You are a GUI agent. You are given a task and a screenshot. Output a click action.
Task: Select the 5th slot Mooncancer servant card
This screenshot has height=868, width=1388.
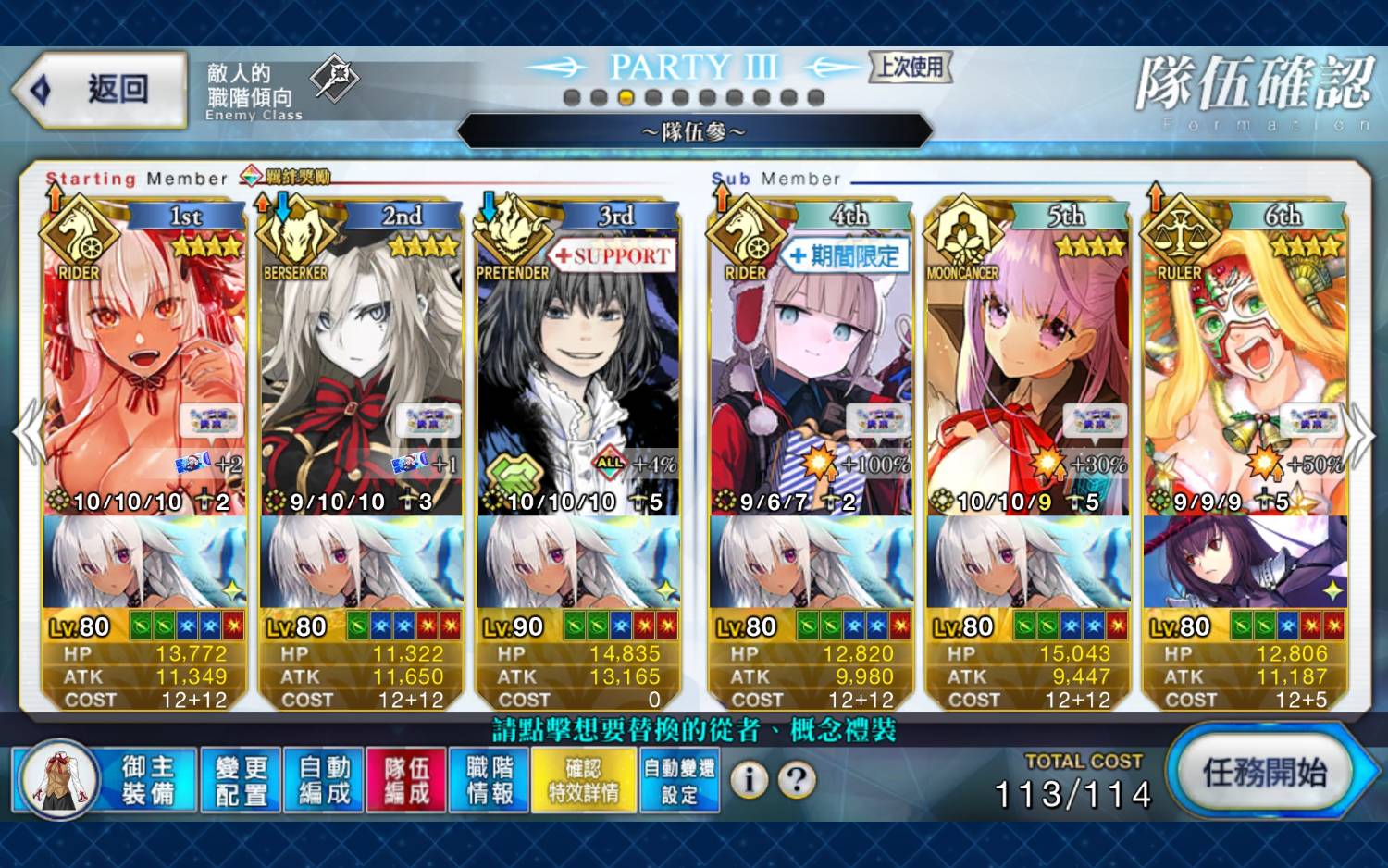(x=1027, y=370)
